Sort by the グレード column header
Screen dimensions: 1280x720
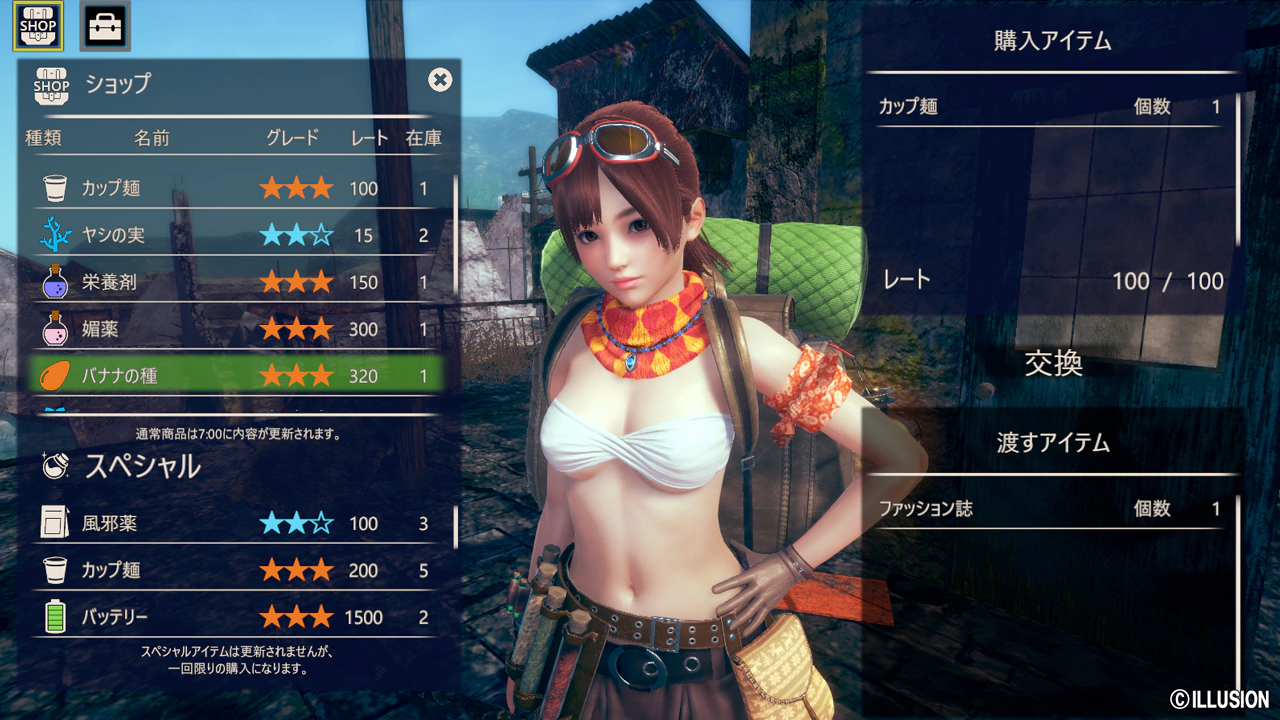(x=293, y=138)
